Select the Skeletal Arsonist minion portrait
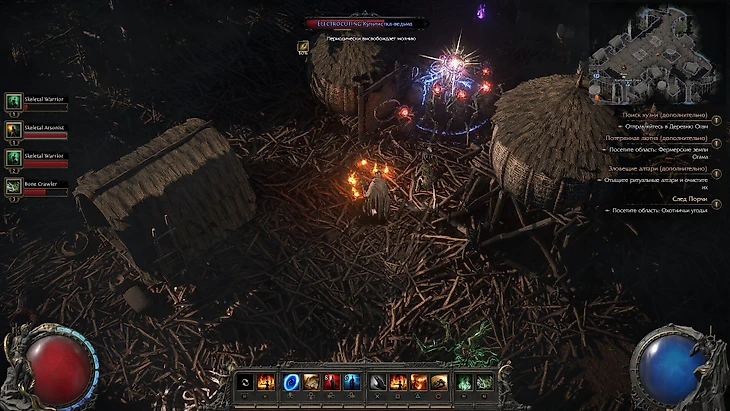 tap(14, 129)
